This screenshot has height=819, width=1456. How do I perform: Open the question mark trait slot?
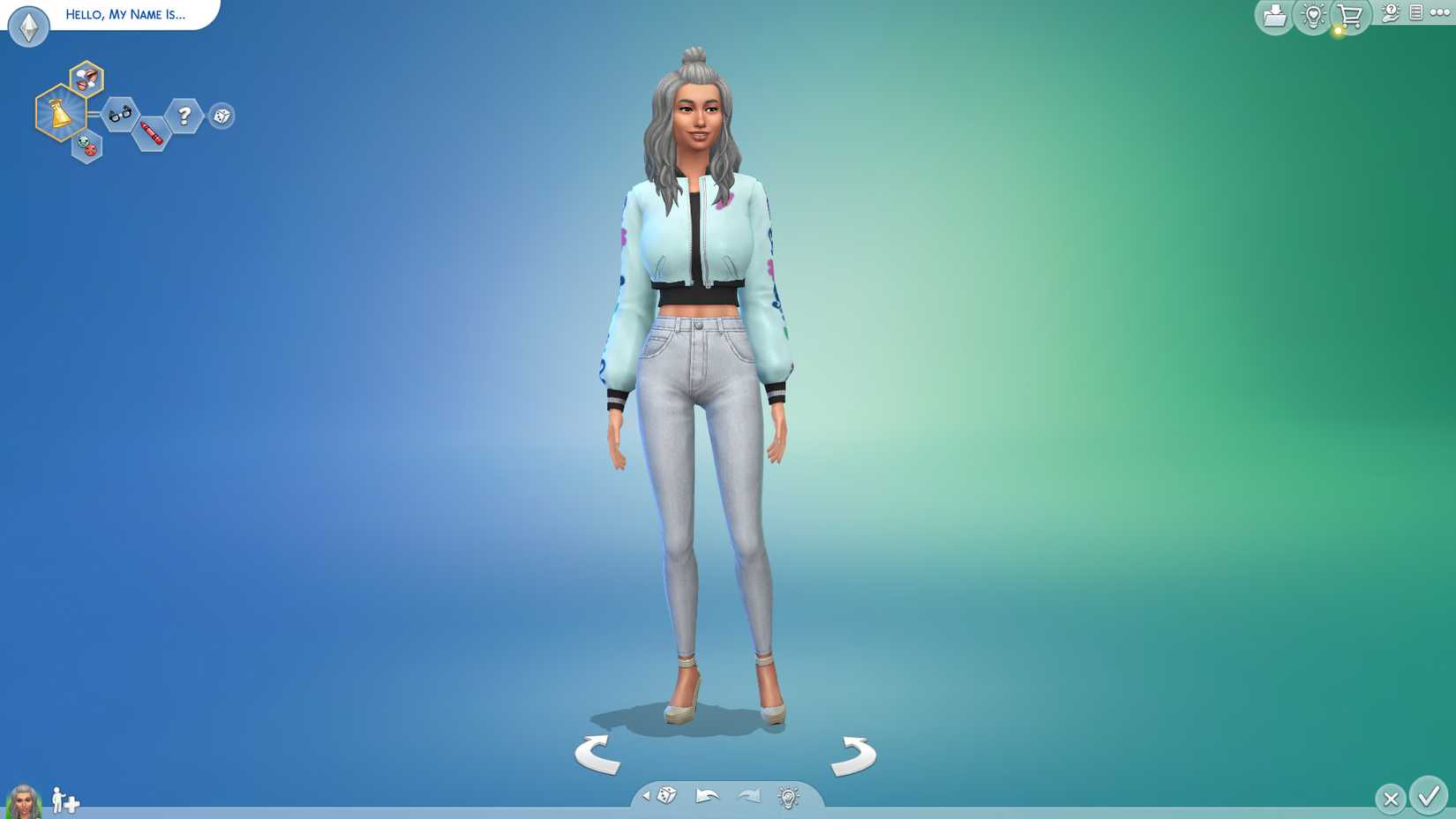point(183,115)
